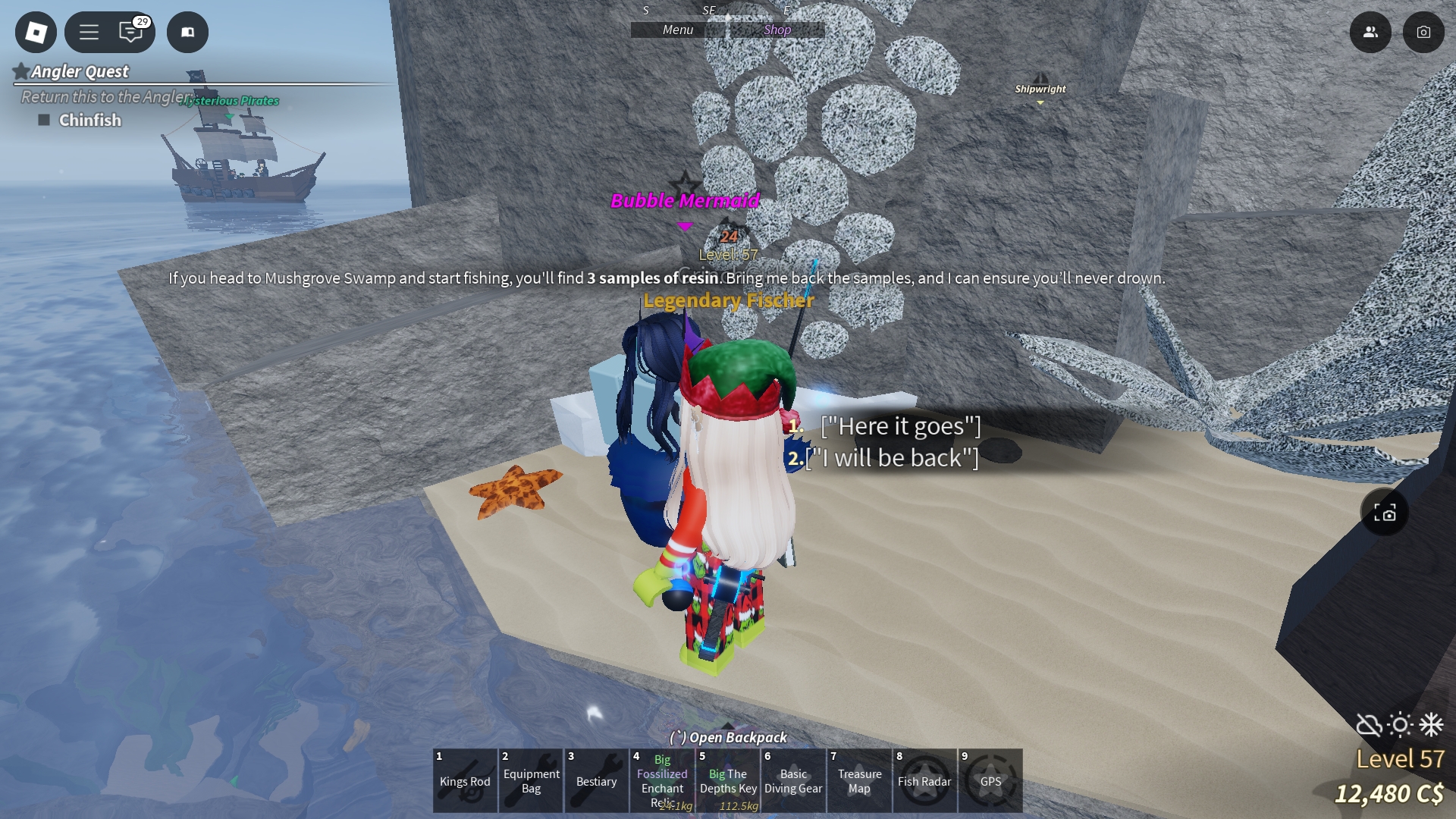This screenshot has height=819, width=1456.
Task: Open the Bestiary in slot 3
Action: tap(597, 780)
